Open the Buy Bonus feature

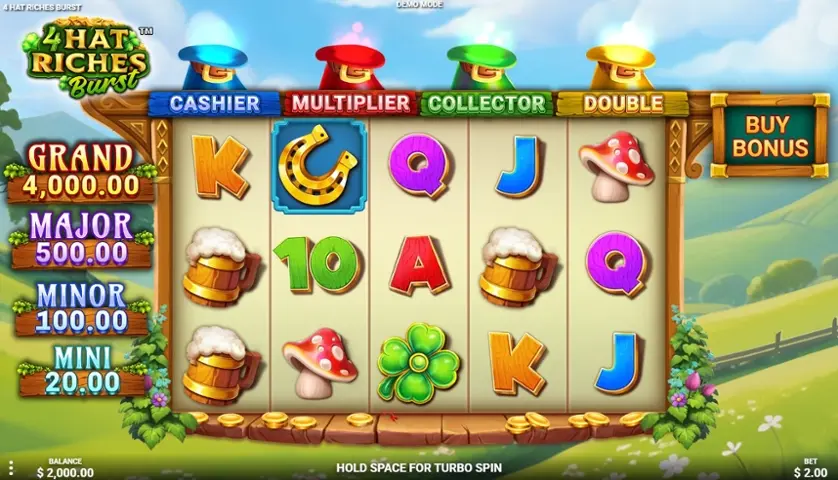click(x=769, y=136)
